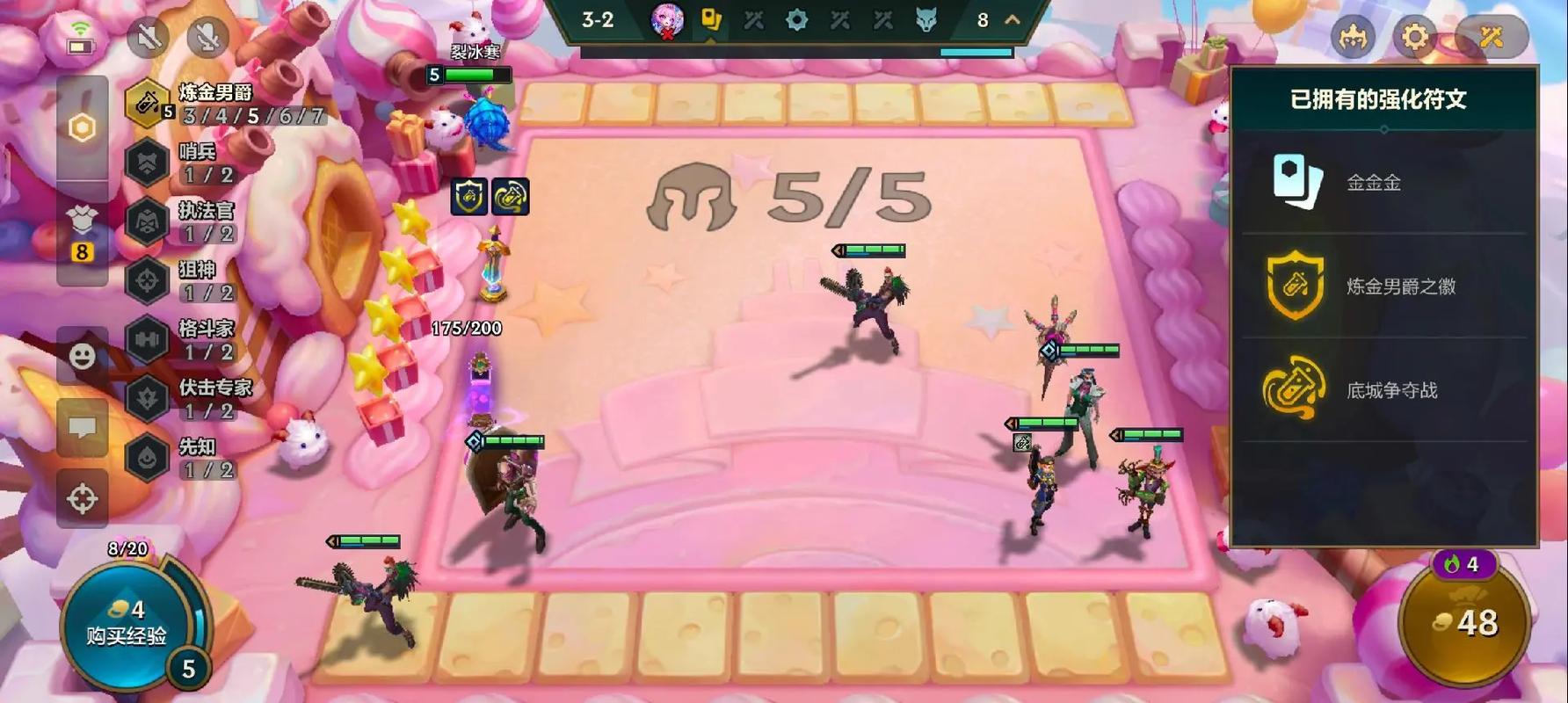1568x703 pixels.
Task: Open the settings gear icon
Action: [x=1414, y=37]
